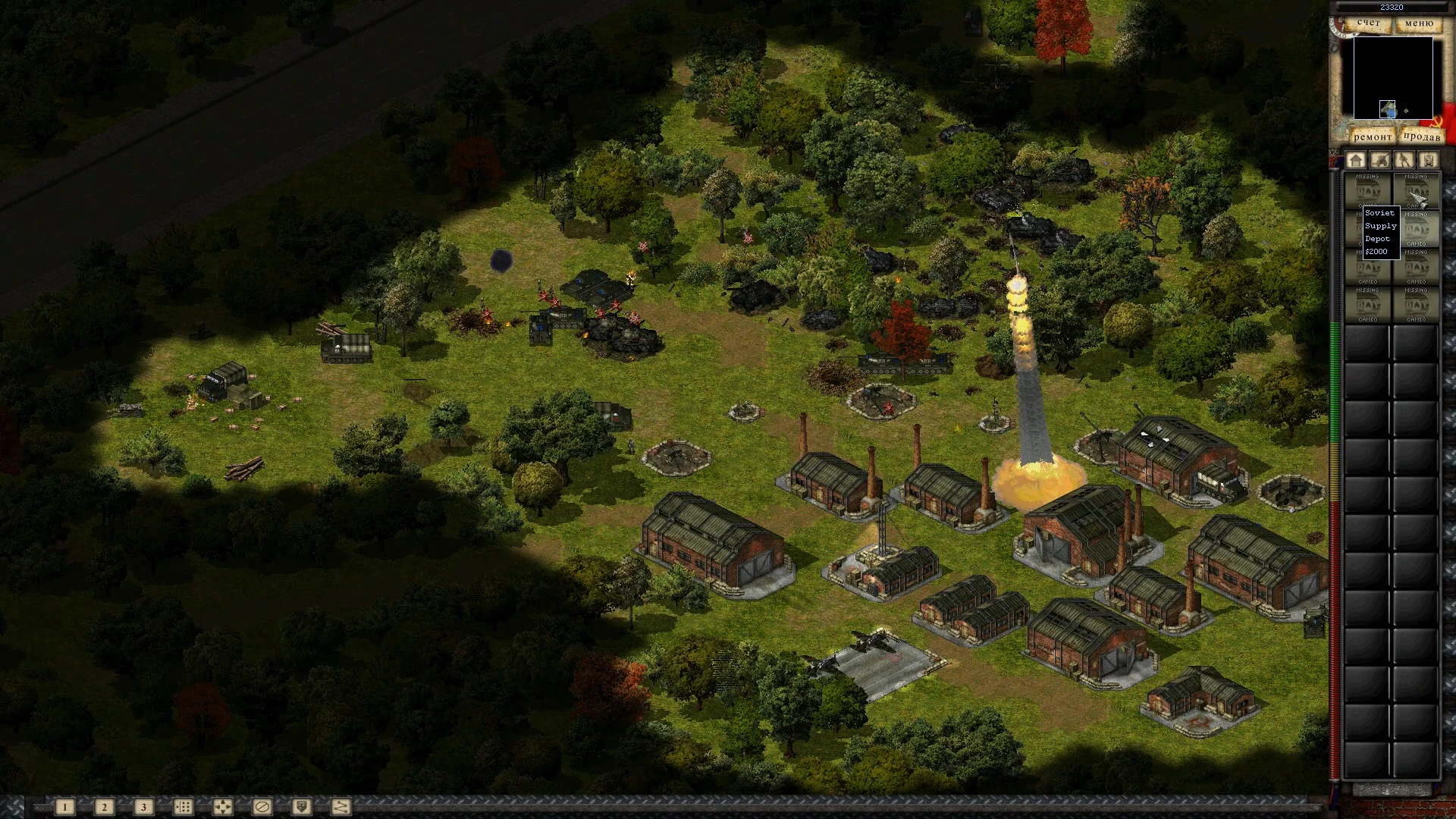This screenshot has height=819, width=1456.
Task: Click the shield guard button
Action: point(301,807)
